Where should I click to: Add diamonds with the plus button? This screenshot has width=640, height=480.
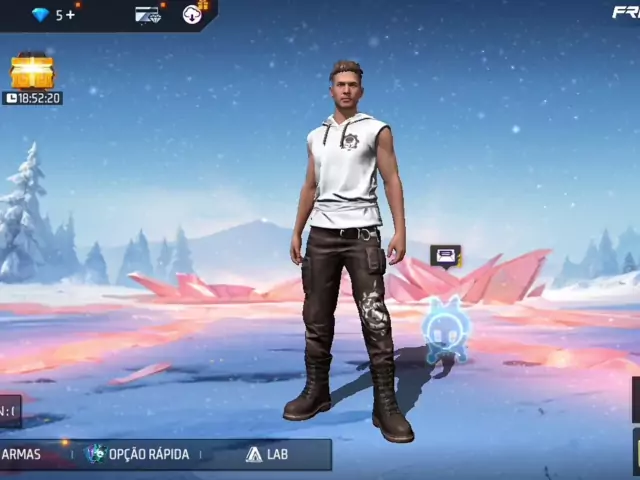click(71, 14)
